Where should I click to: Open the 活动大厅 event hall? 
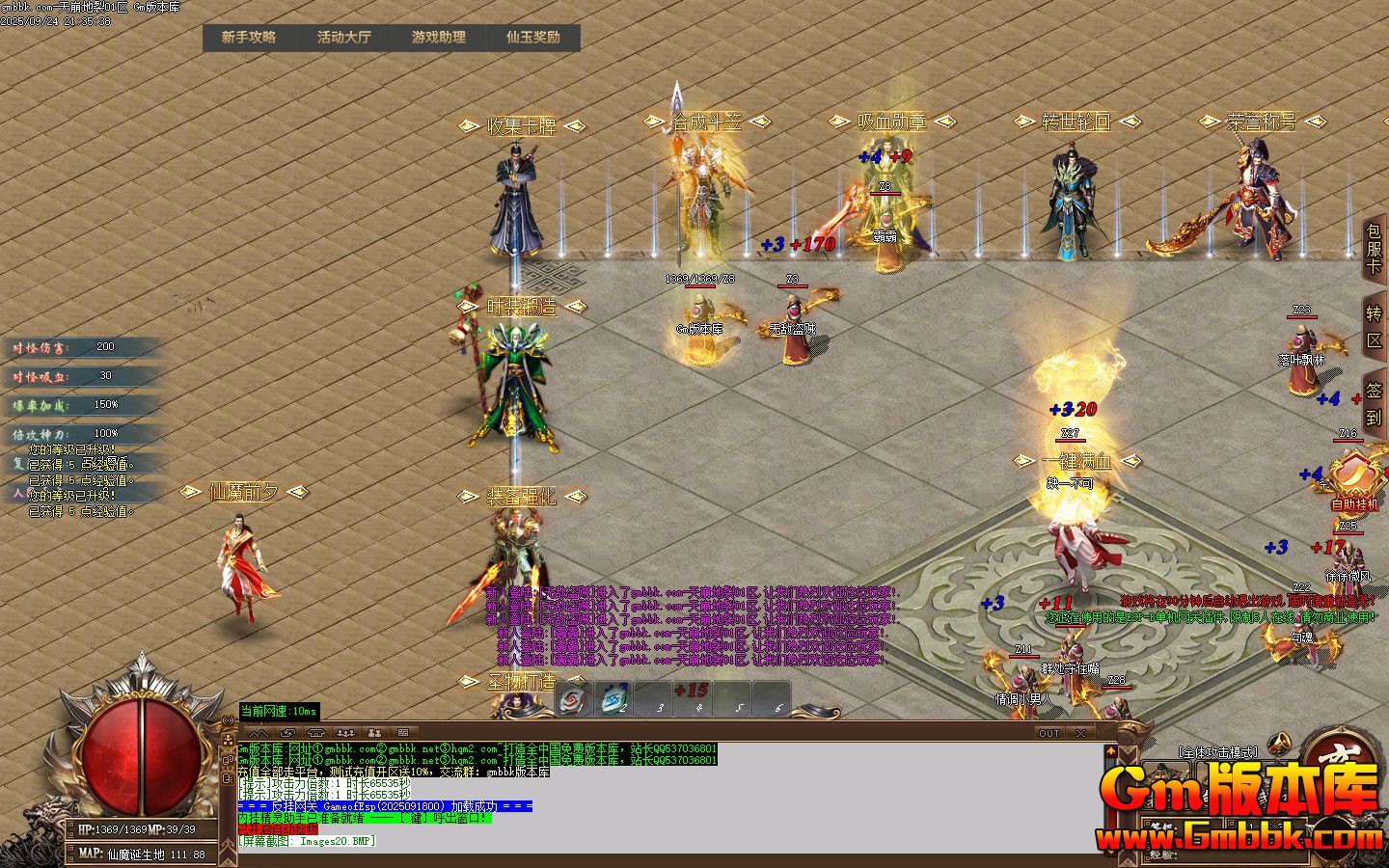tap(343, 38)
